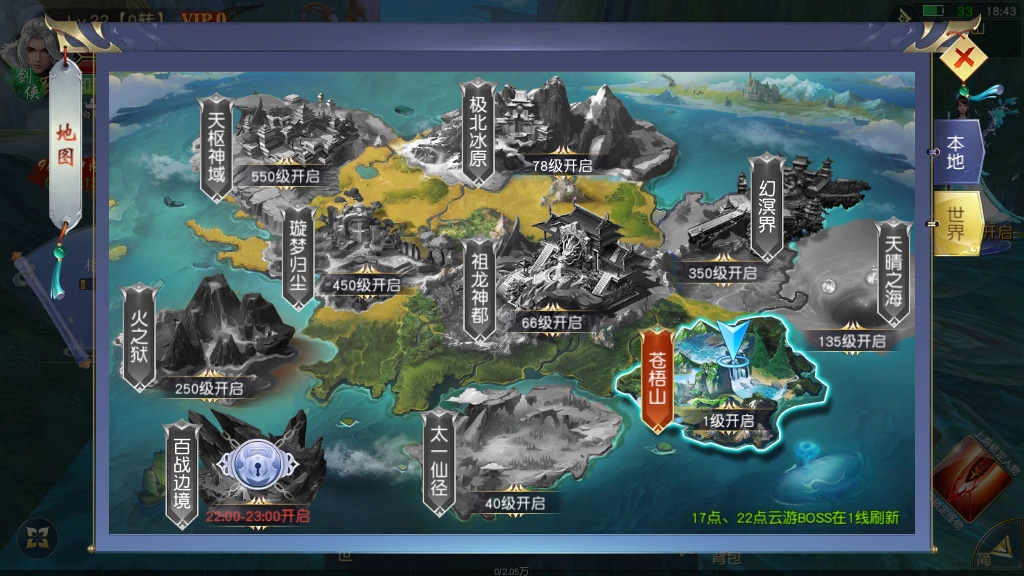This screenshot has width=1024, height=576.
Task: Select the 世界 world map tab
Action: click(x=956, y=223)
